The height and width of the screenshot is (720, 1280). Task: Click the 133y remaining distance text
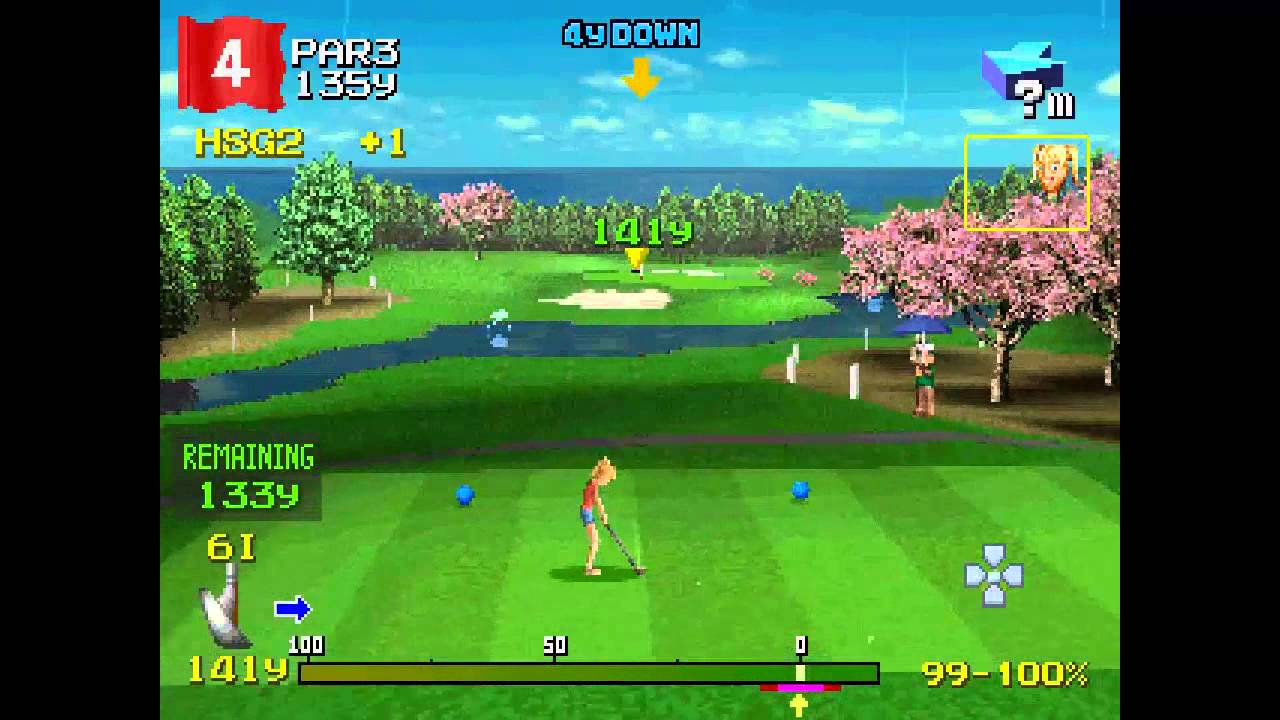click(251, 493)
